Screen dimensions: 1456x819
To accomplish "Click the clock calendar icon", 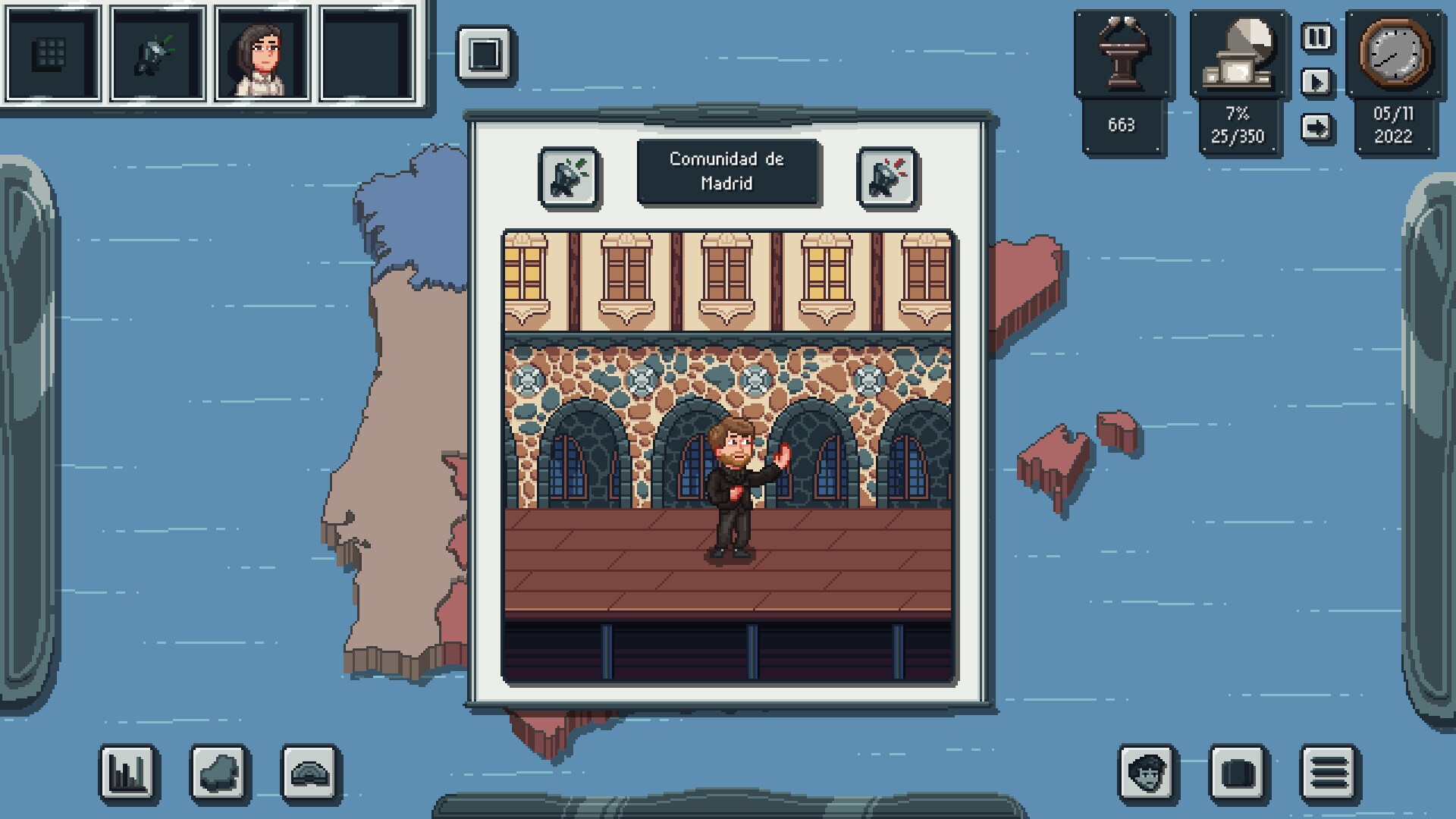I will (1395, 53).
